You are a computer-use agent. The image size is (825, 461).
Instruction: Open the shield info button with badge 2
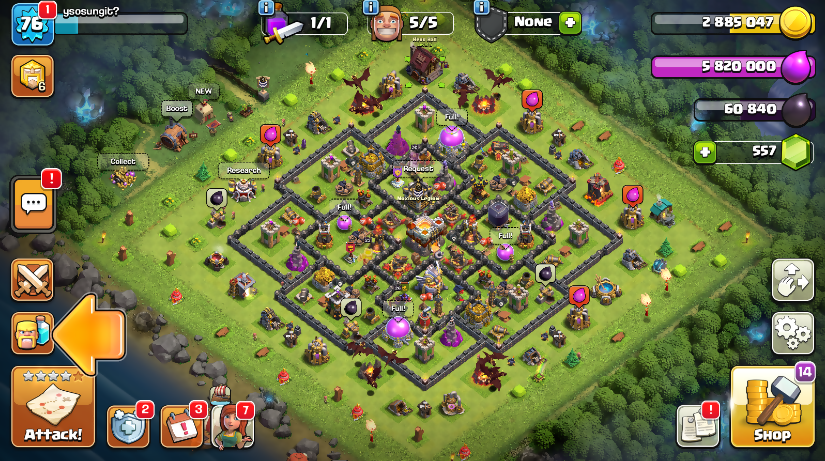point(127,426)
